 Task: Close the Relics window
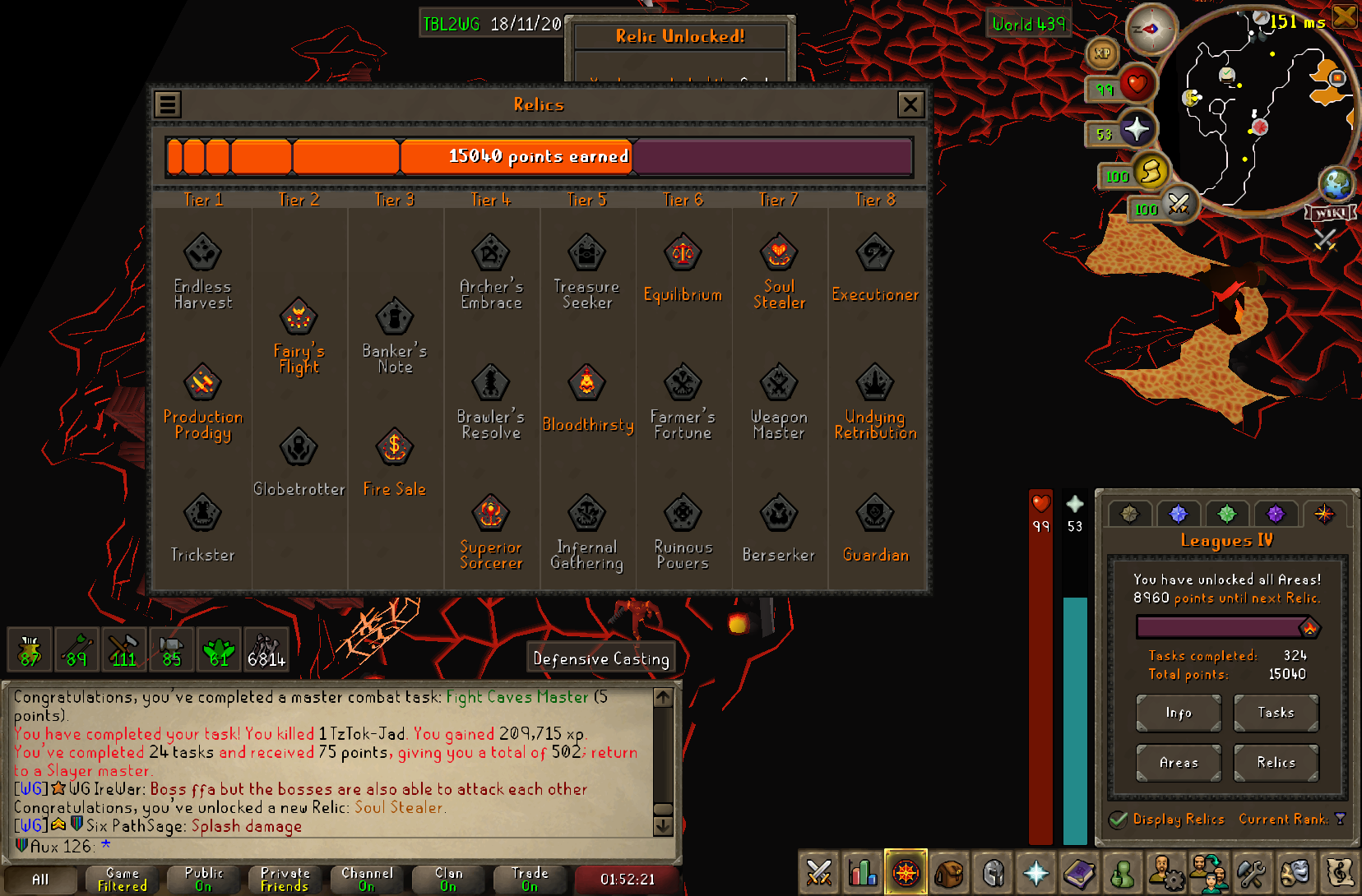[910, 104]
